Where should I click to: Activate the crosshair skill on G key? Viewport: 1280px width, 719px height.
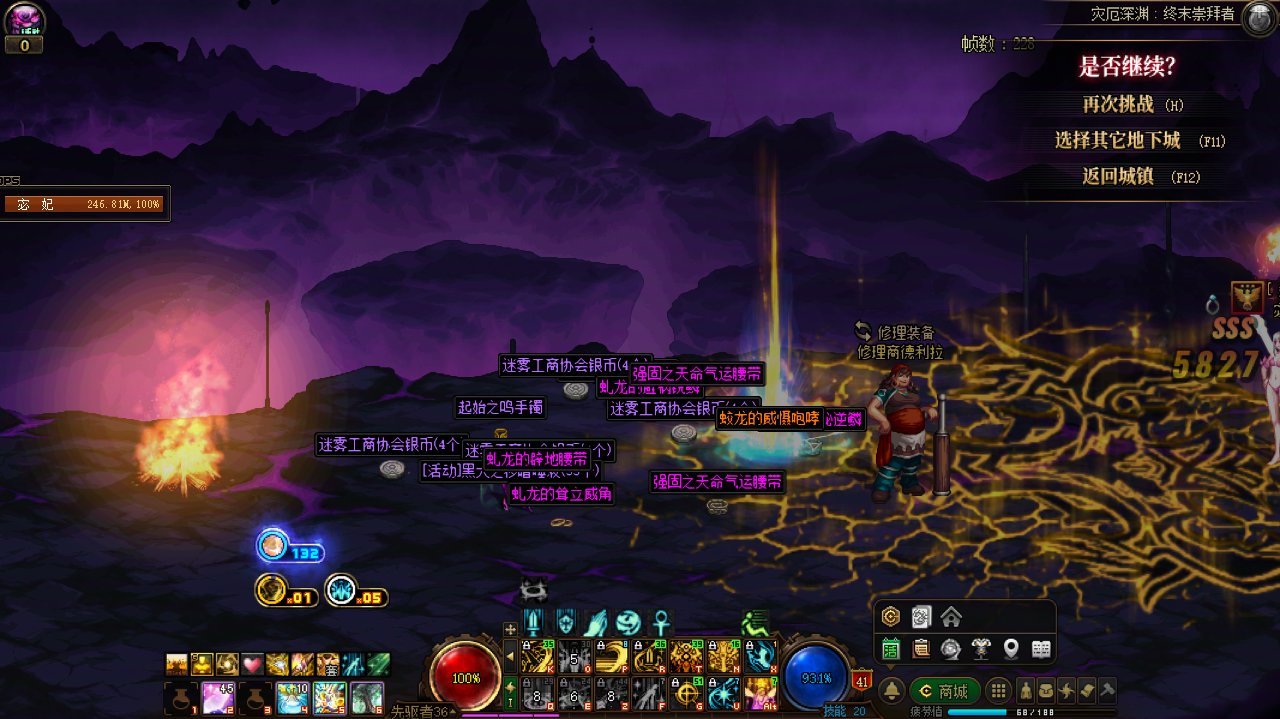(686, 693)
